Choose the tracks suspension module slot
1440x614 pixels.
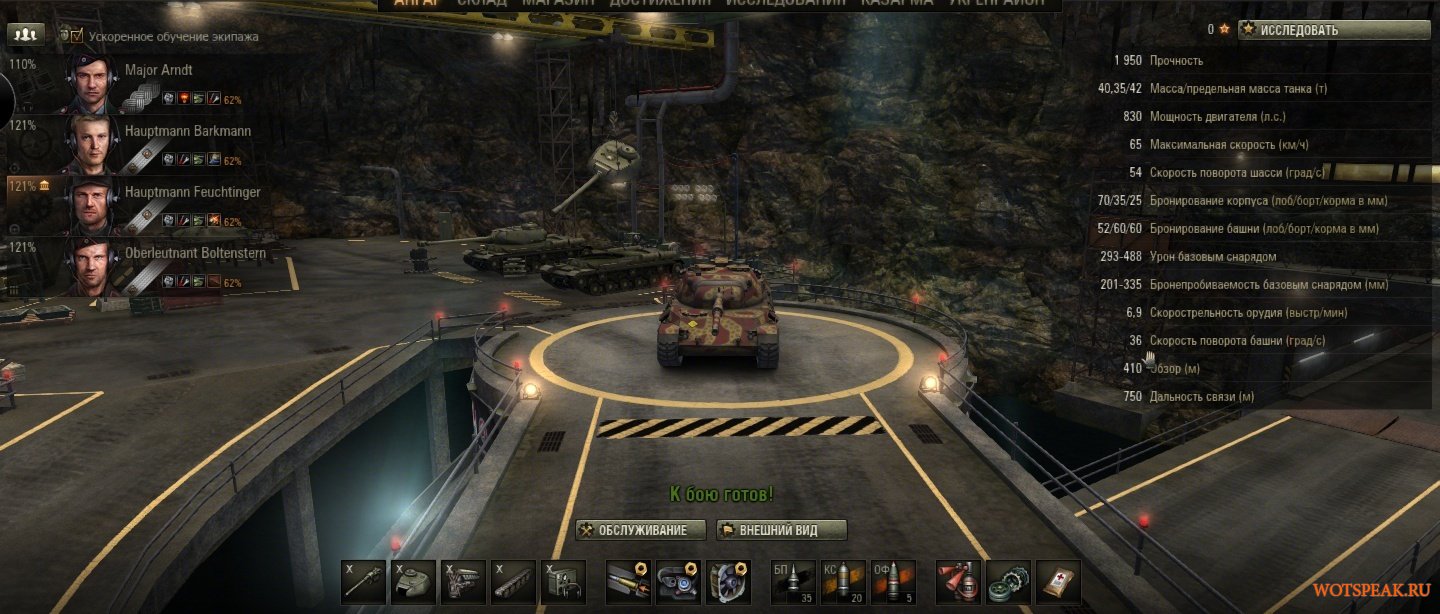513,581
